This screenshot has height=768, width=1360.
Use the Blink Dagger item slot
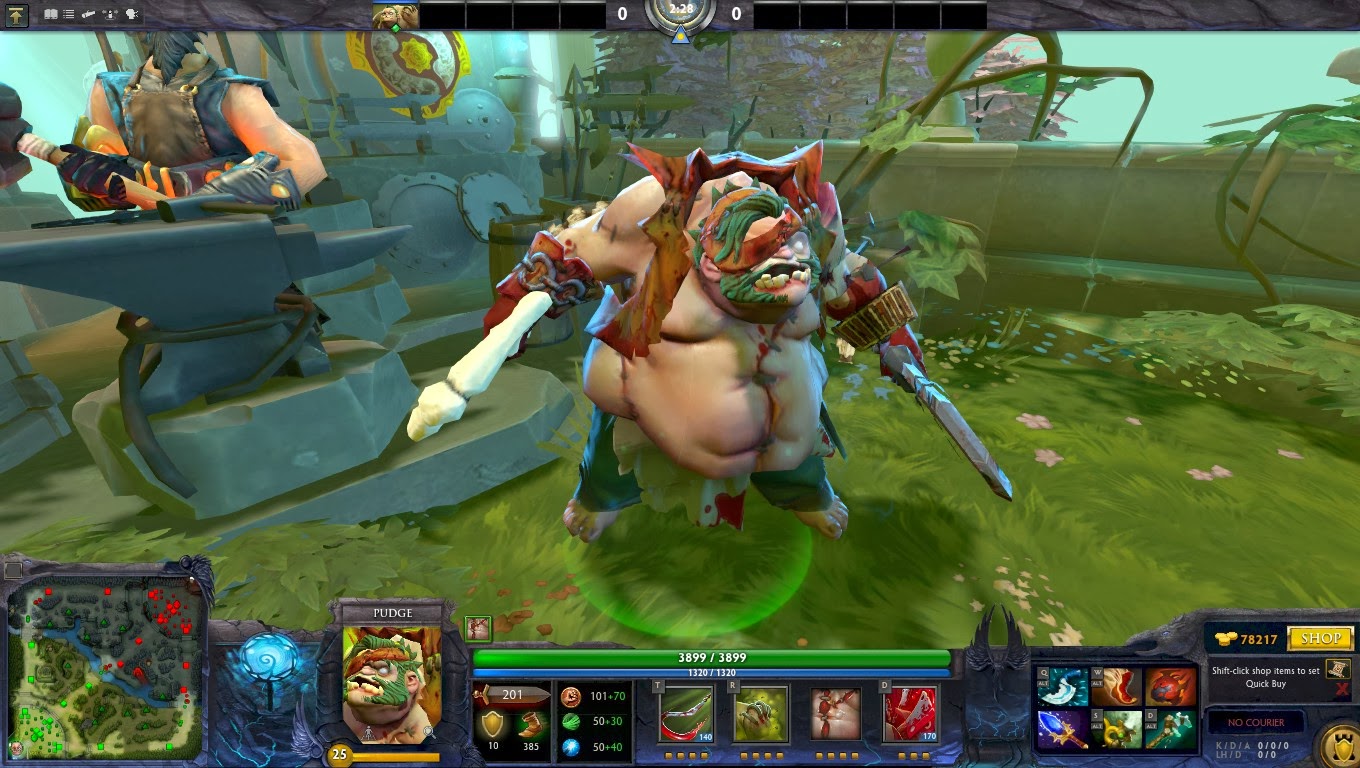(1062, 687)
